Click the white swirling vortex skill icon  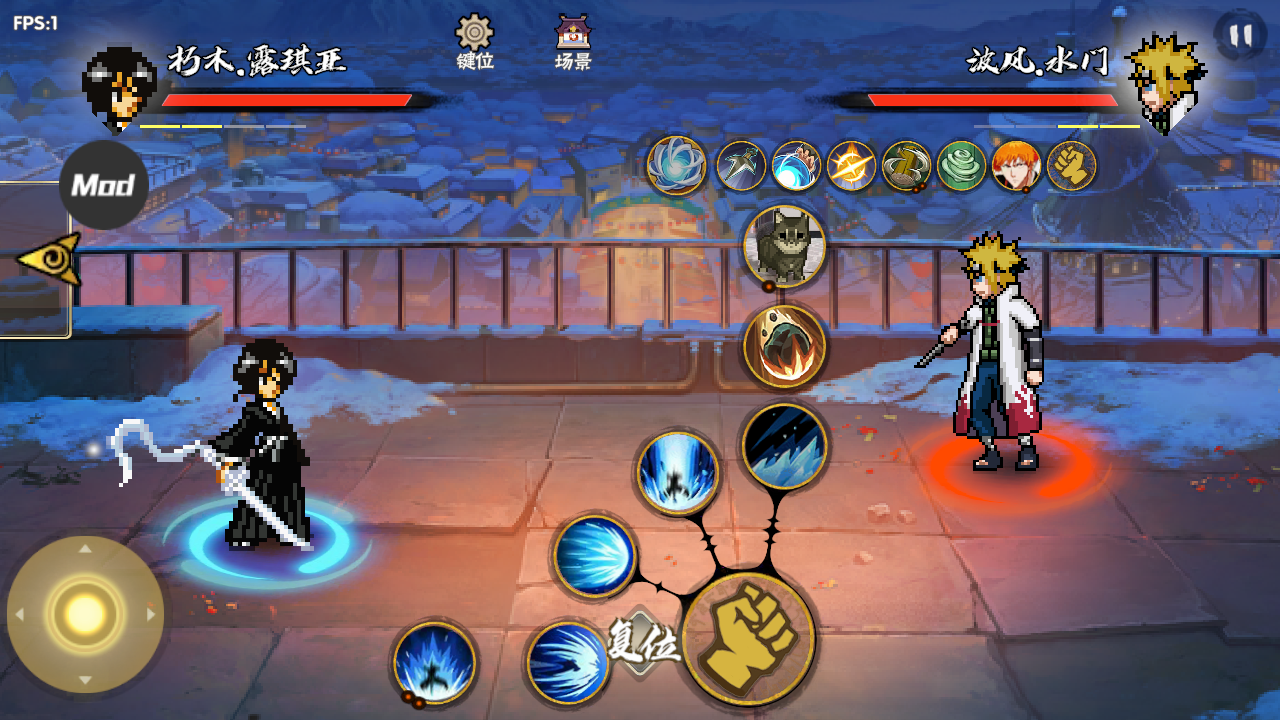click(x=677, y=165)
